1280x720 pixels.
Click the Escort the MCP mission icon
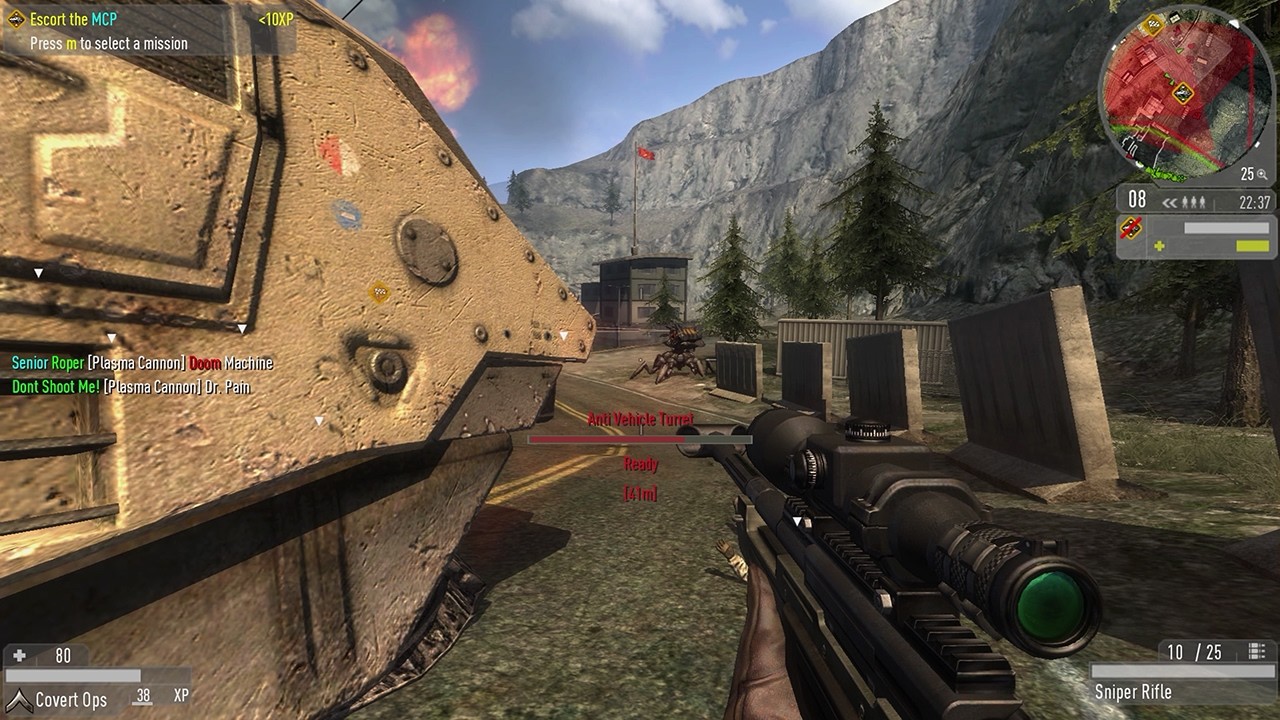click(x=16, y=18)
